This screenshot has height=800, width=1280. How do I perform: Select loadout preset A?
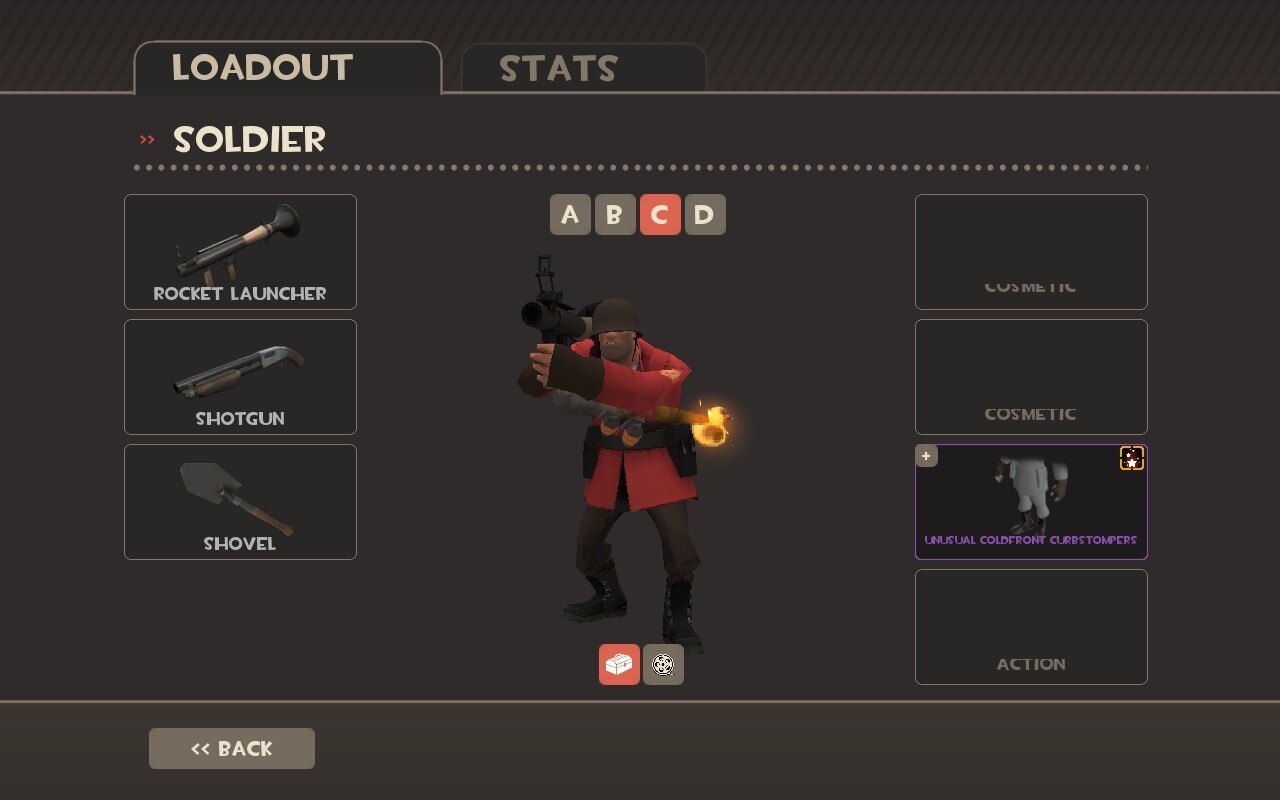click(x=570, y=215)
